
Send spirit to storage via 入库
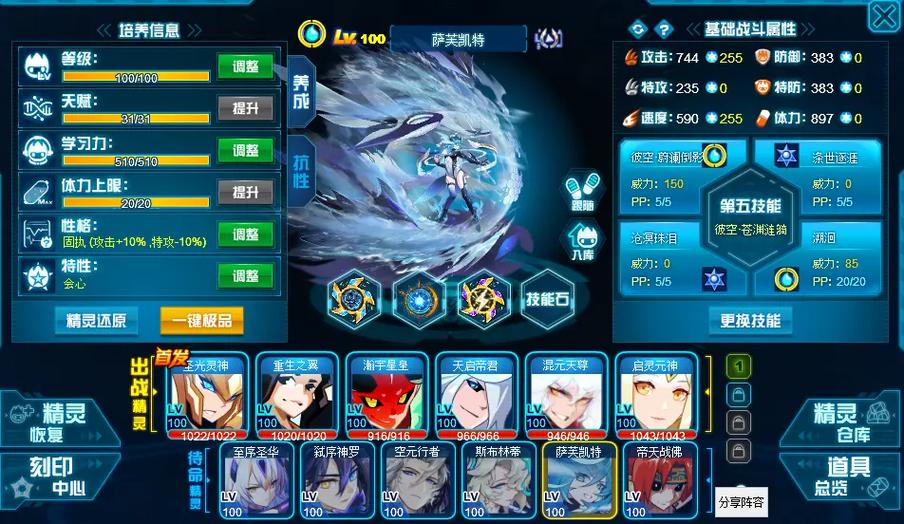pyautogui.click(x=582, y=242)
